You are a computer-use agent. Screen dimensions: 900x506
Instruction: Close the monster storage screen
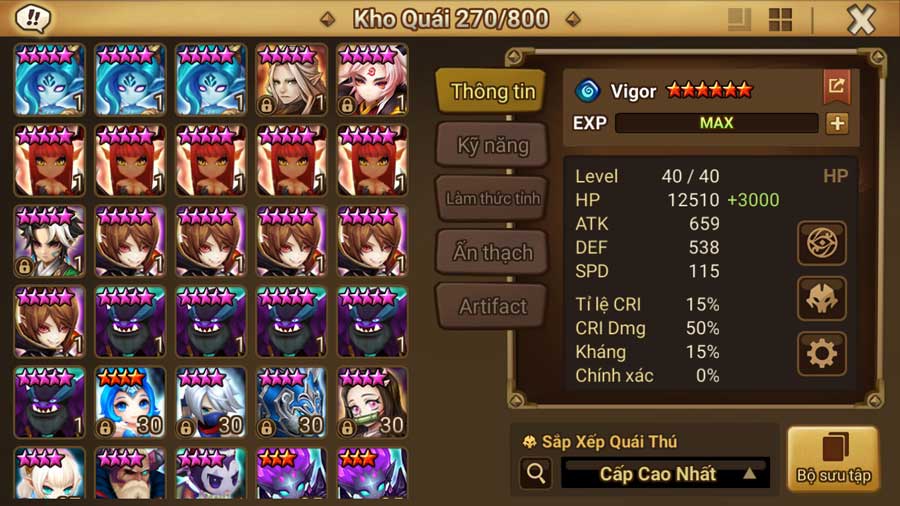coord(861,19)
